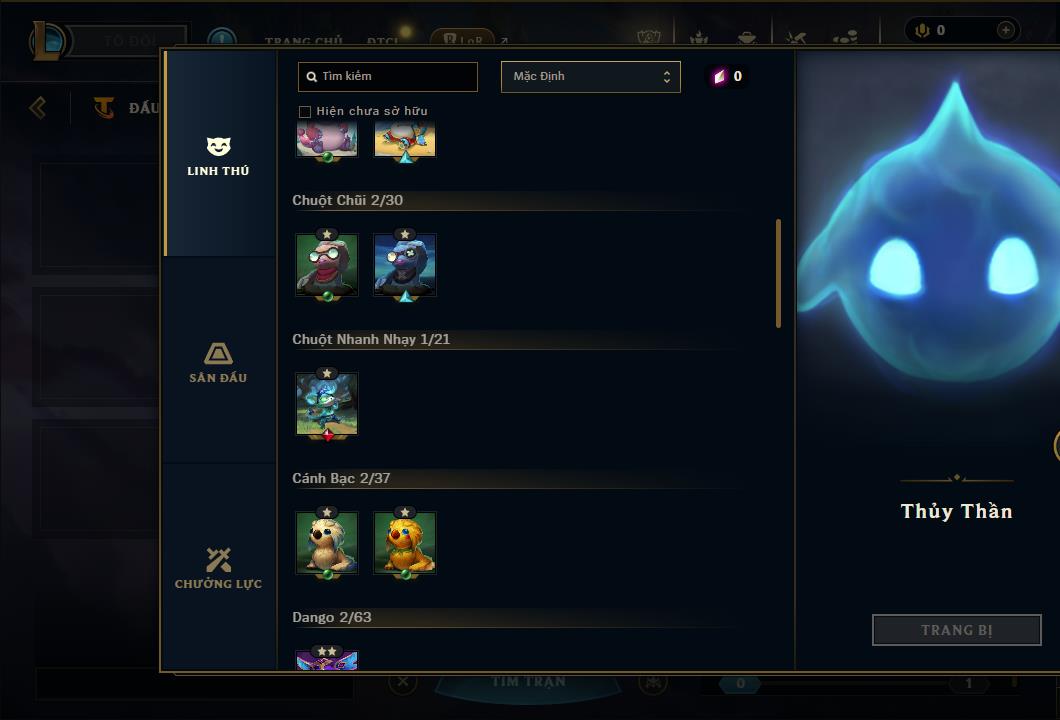Click the Trang Bị equip button

pyautogui.click(x=956, y=630)
